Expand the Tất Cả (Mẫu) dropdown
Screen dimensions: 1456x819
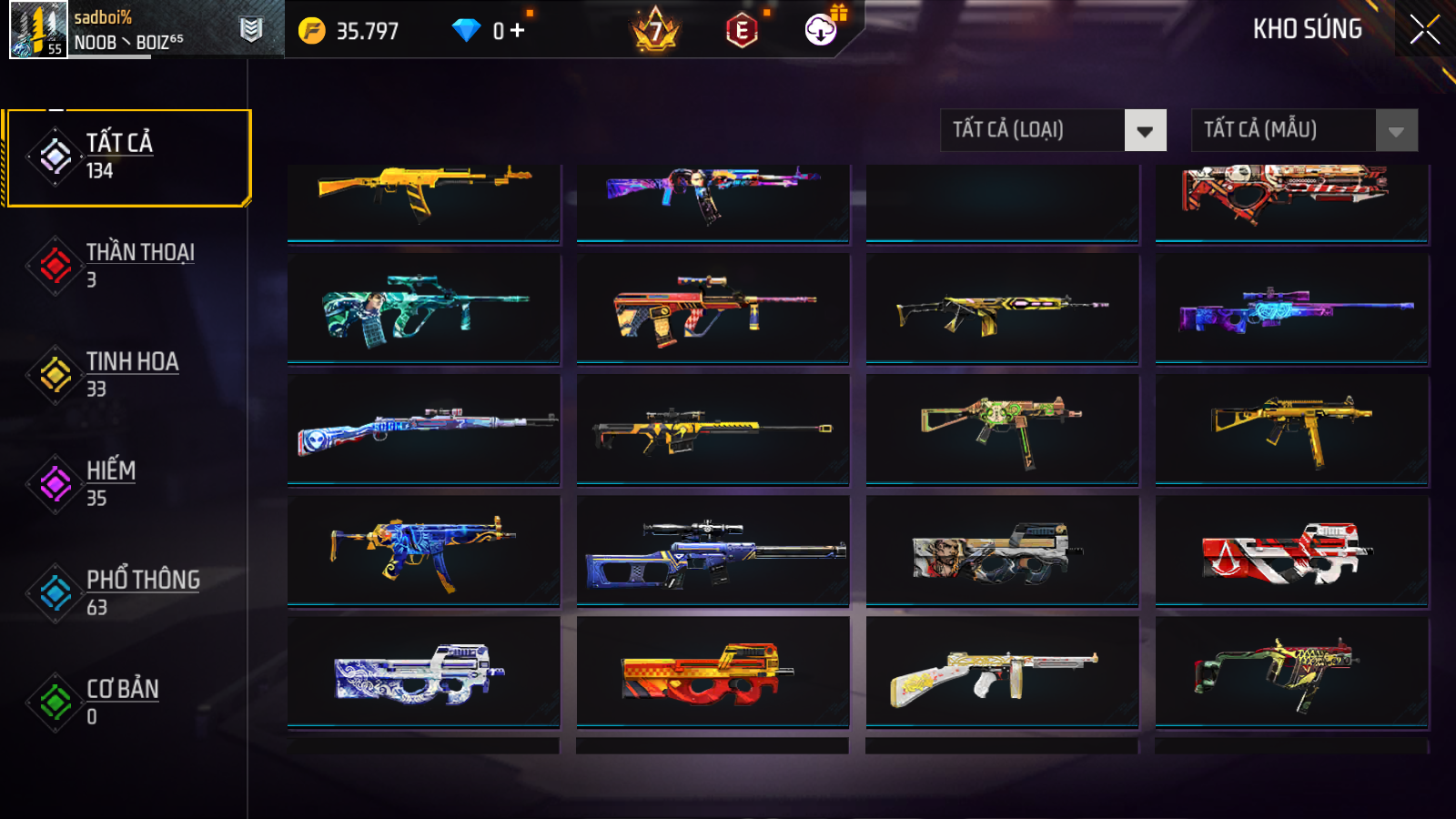coord(1304,130)
